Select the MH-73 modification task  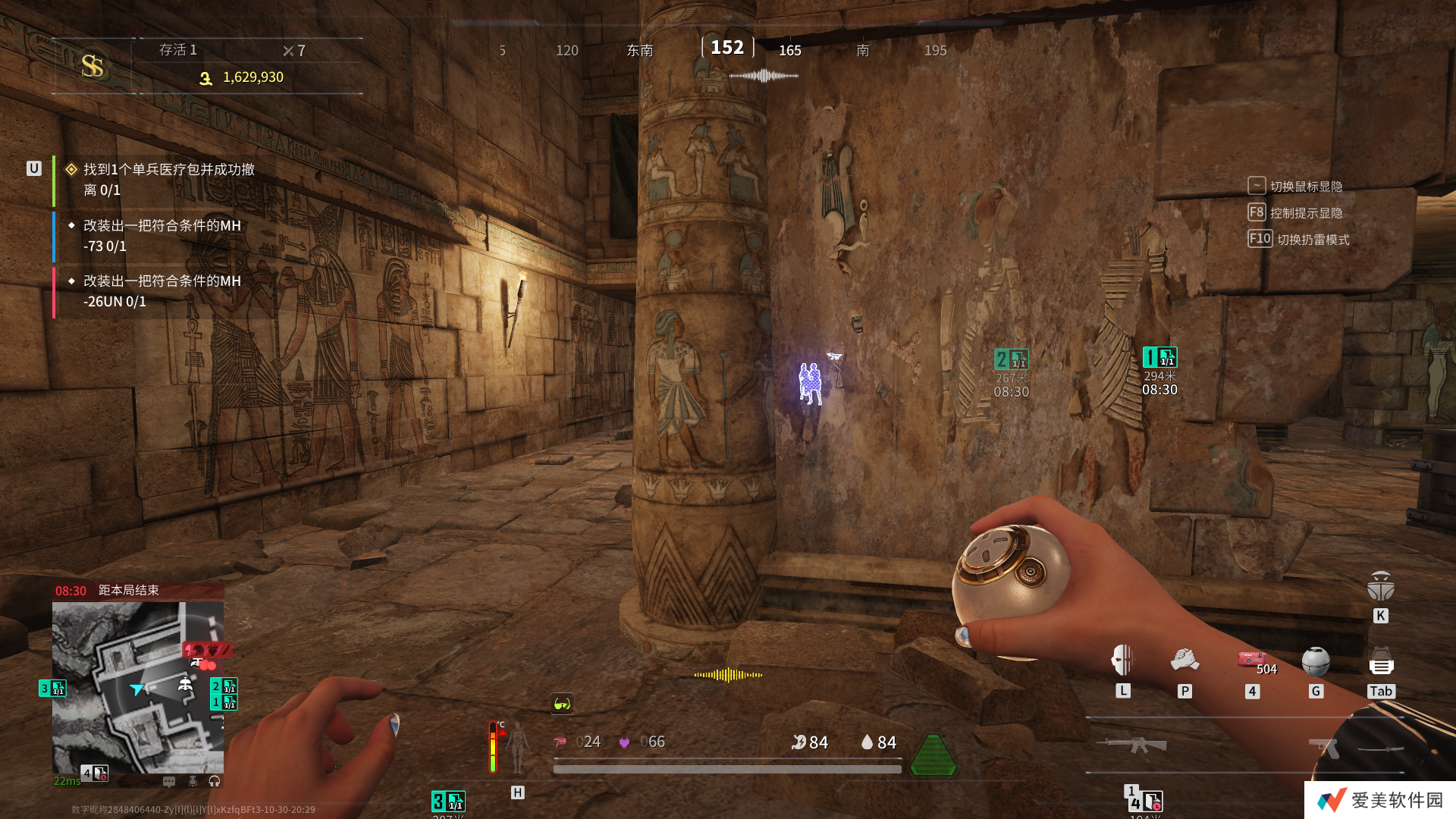click(162, 236)
